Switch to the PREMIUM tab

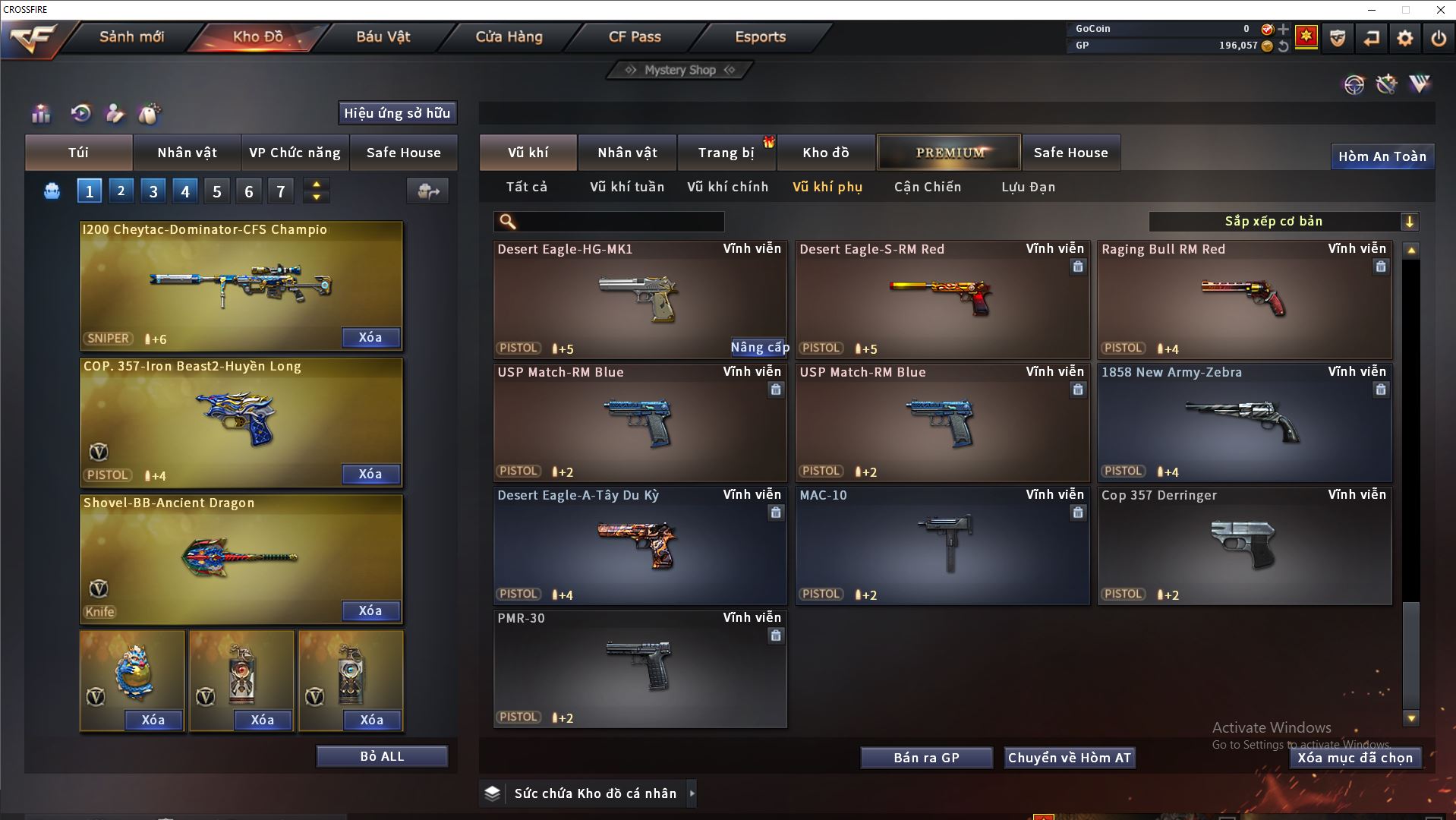click(x=949, y=153)
